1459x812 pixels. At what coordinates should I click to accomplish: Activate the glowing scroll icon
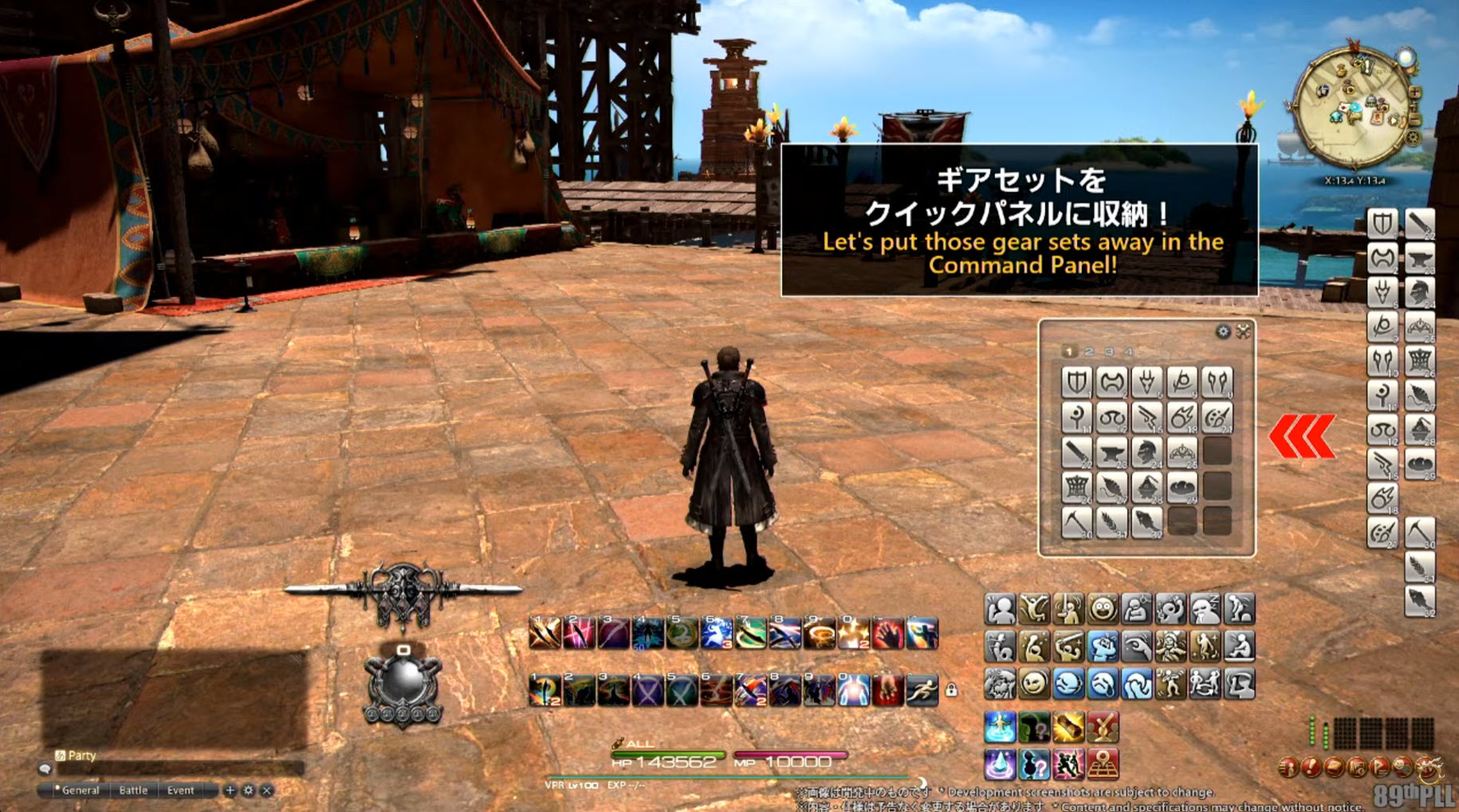click(1068, 728)
